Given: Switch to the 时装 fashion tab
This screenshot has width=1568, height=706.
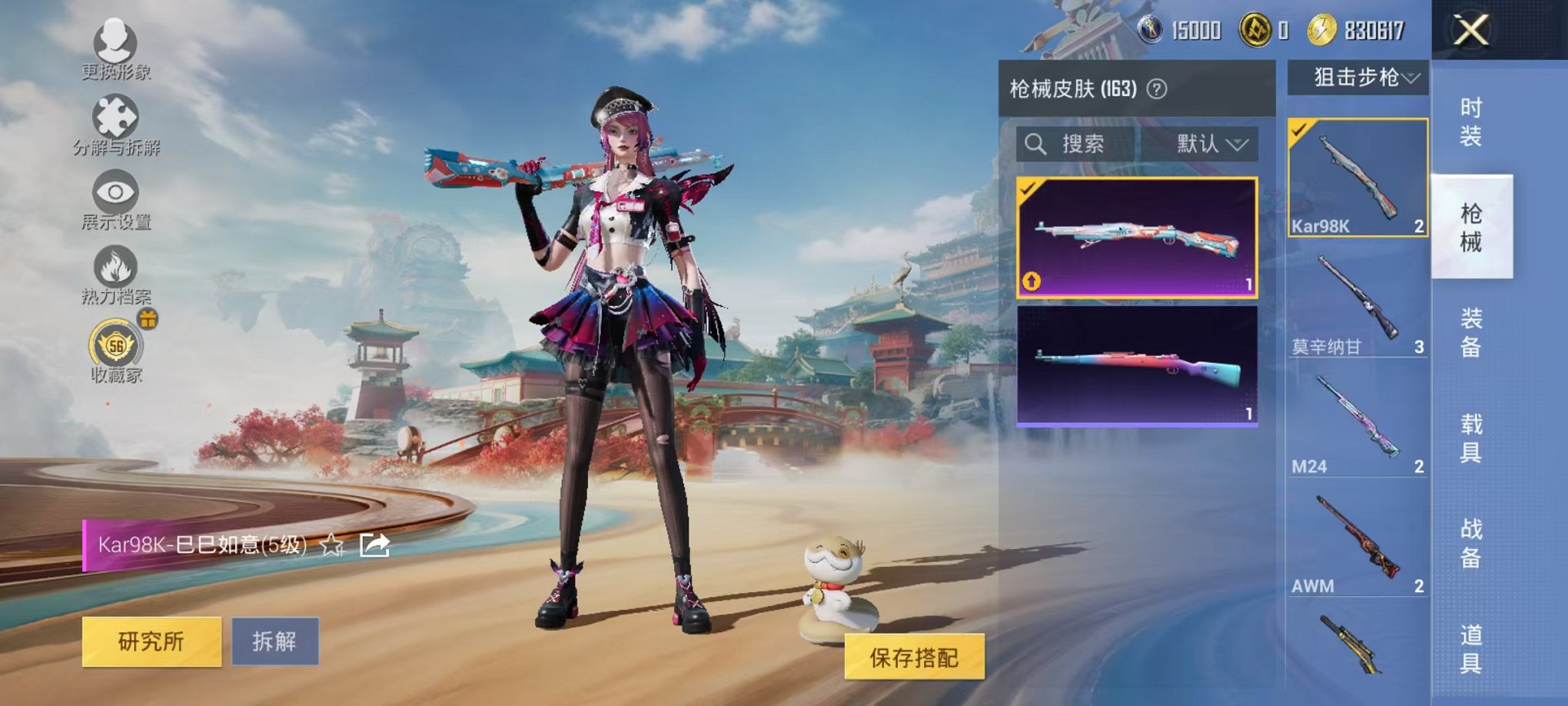Looking at the screenshot, I should (x=1473, y=121).
